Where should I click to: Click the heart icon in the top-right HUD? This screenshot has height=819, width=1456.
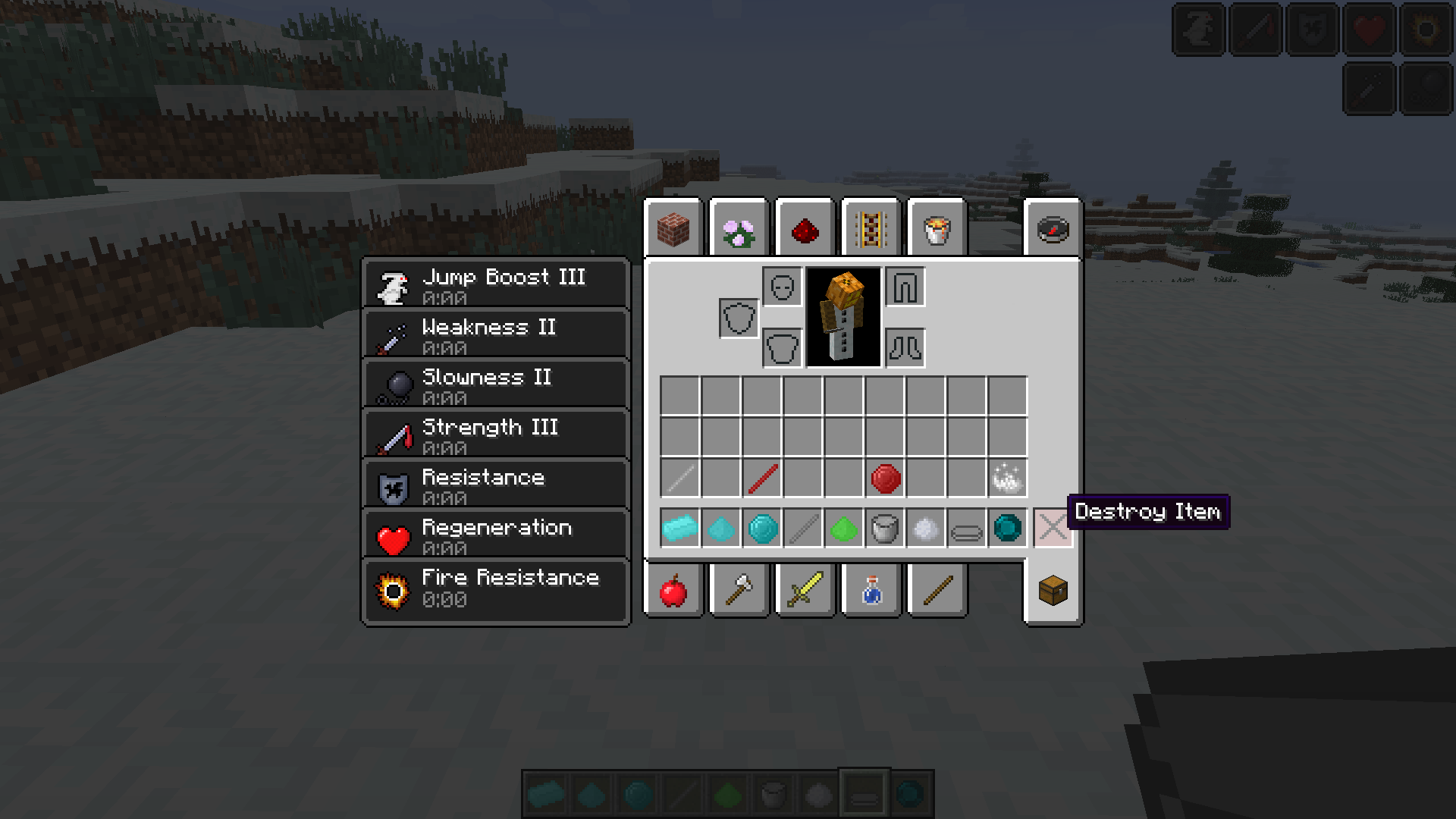[x=1369, y=30]
